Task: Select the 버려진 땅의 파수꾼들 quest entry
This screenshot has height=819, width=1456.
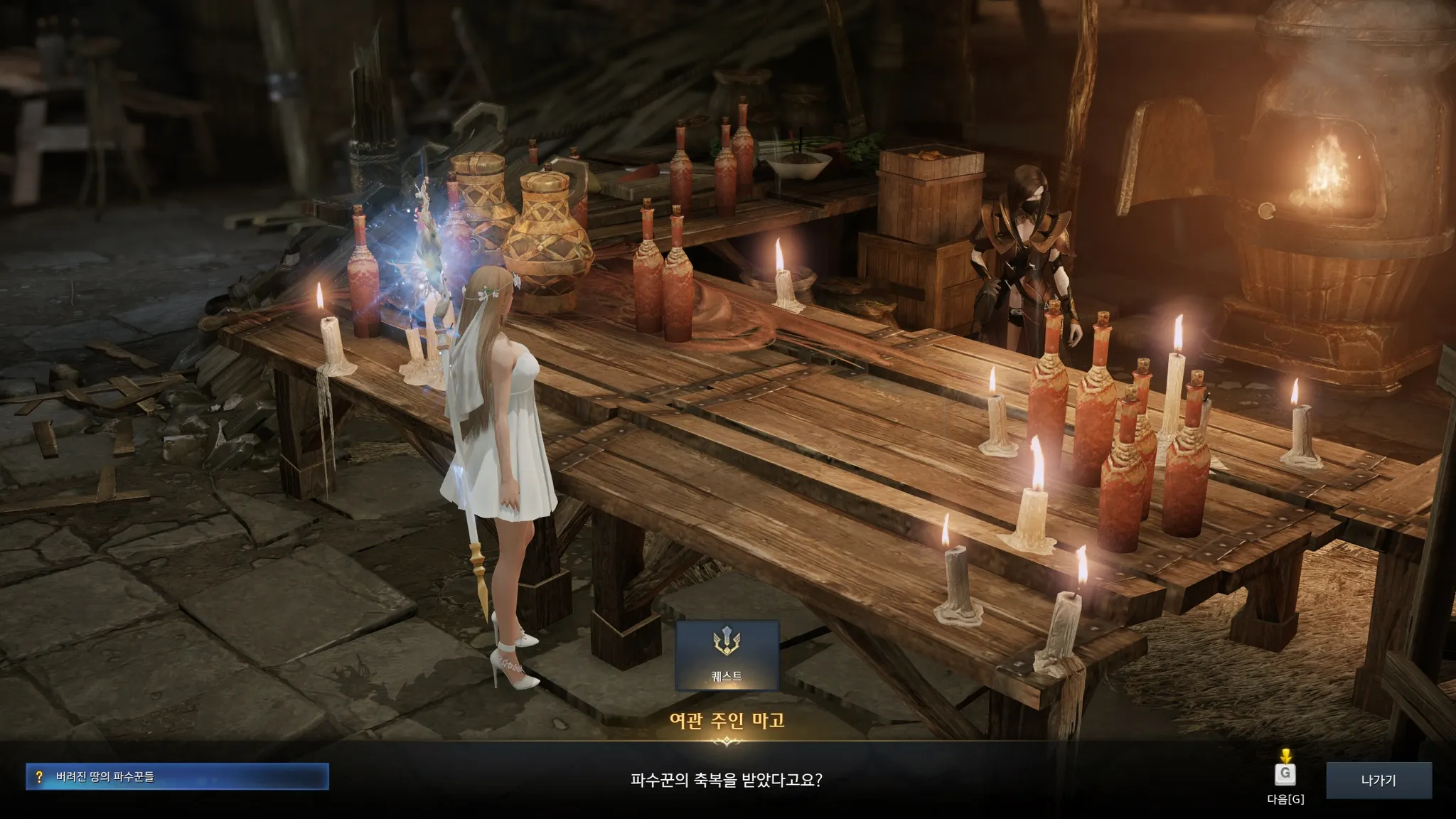Action: click(177, 777)
